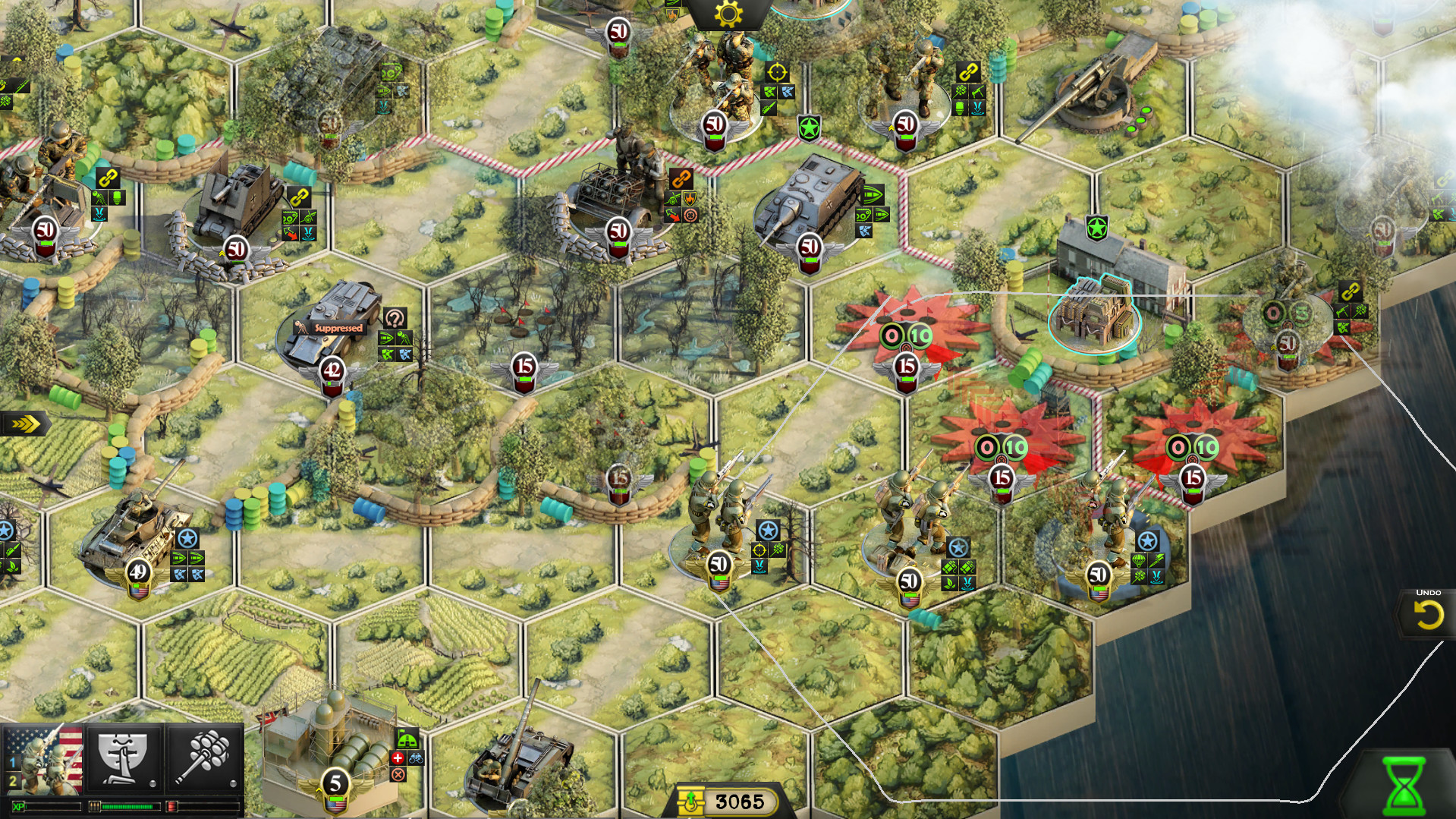1456x819 pixels.
Task: Click the green parachute icon beside rightmost infantry
Action: point(1138,560)
